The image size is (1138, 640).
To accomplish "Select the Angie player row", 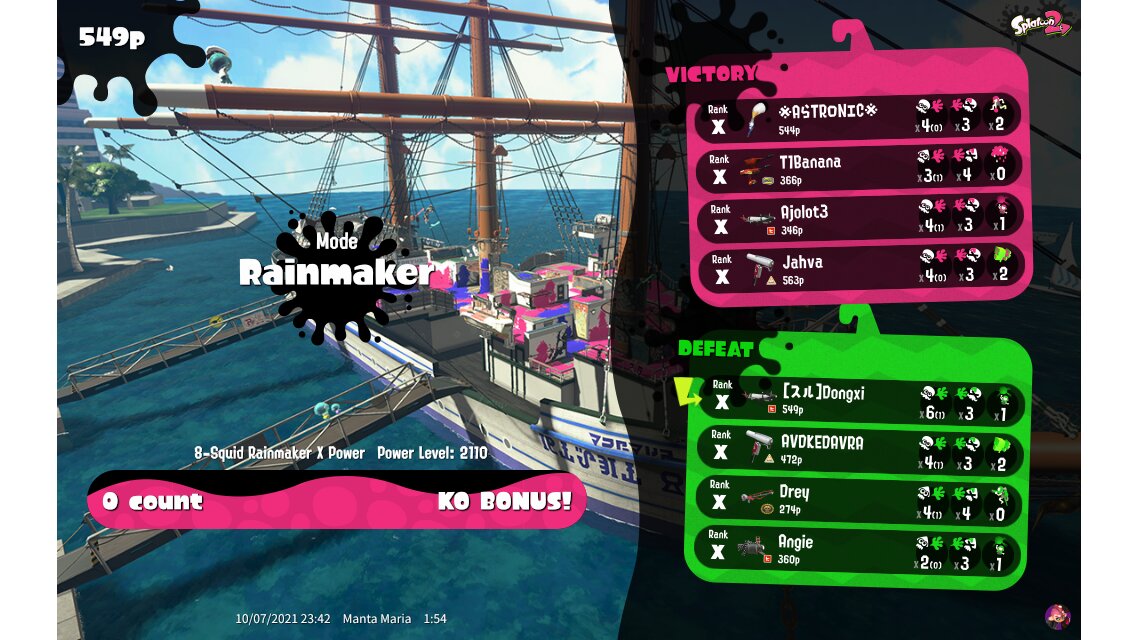I will coord(858,549).
